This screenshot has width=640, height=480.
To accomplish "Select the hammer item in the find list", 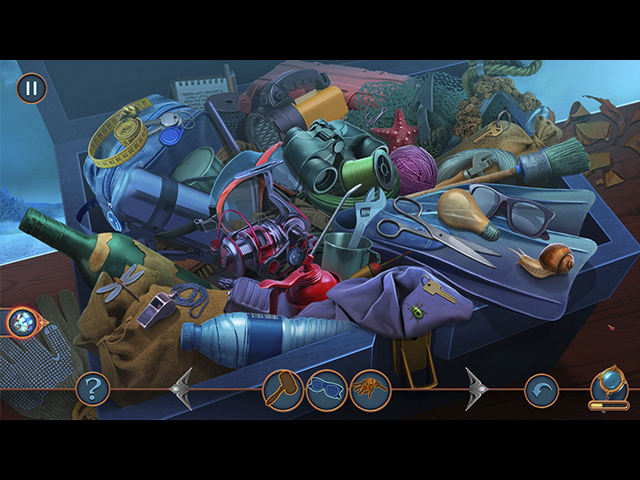I will (x=282, y=389).
